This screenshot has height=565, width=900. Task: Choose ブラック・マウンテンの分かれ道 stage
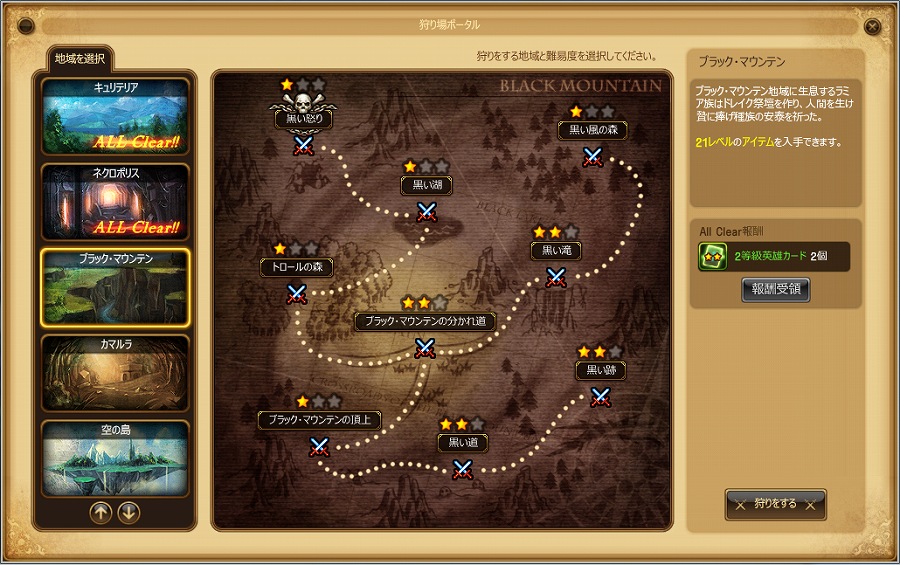[x=425, y=347]
